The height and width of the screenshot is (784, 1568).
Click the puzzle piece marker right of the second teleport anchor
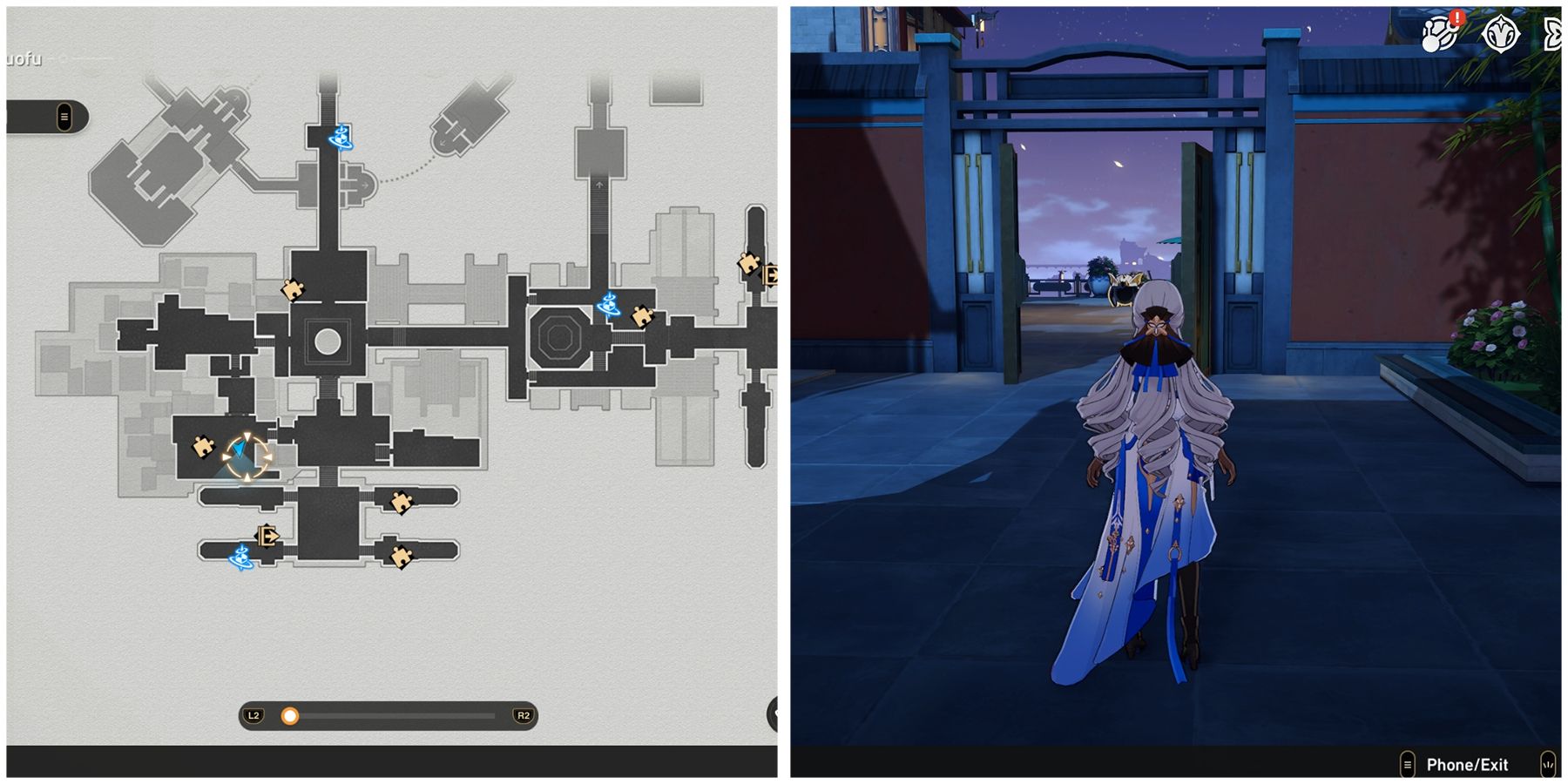click(x=642, y=318)
